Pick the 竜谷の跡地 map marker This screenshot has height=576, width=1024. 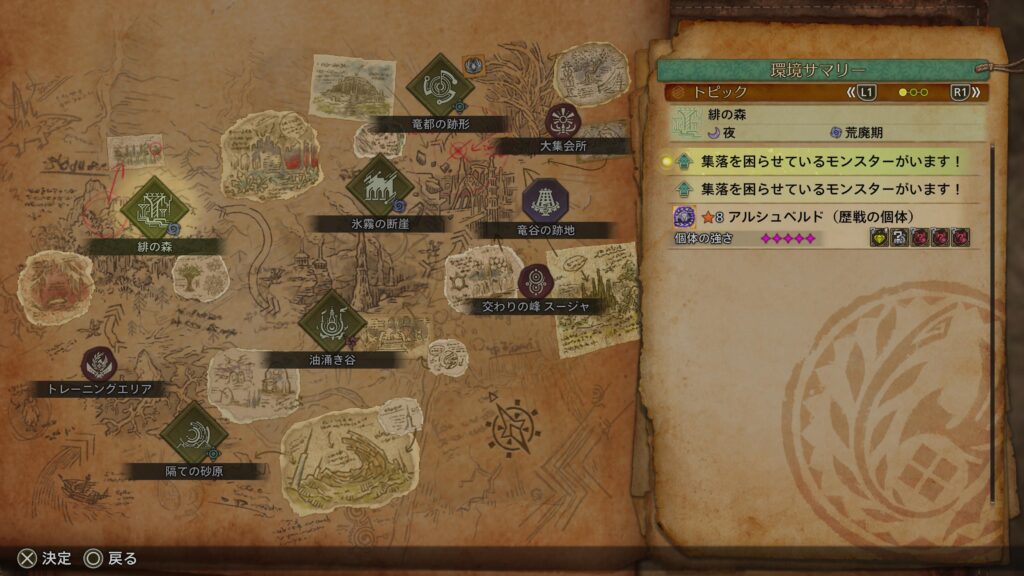point(546,201)
